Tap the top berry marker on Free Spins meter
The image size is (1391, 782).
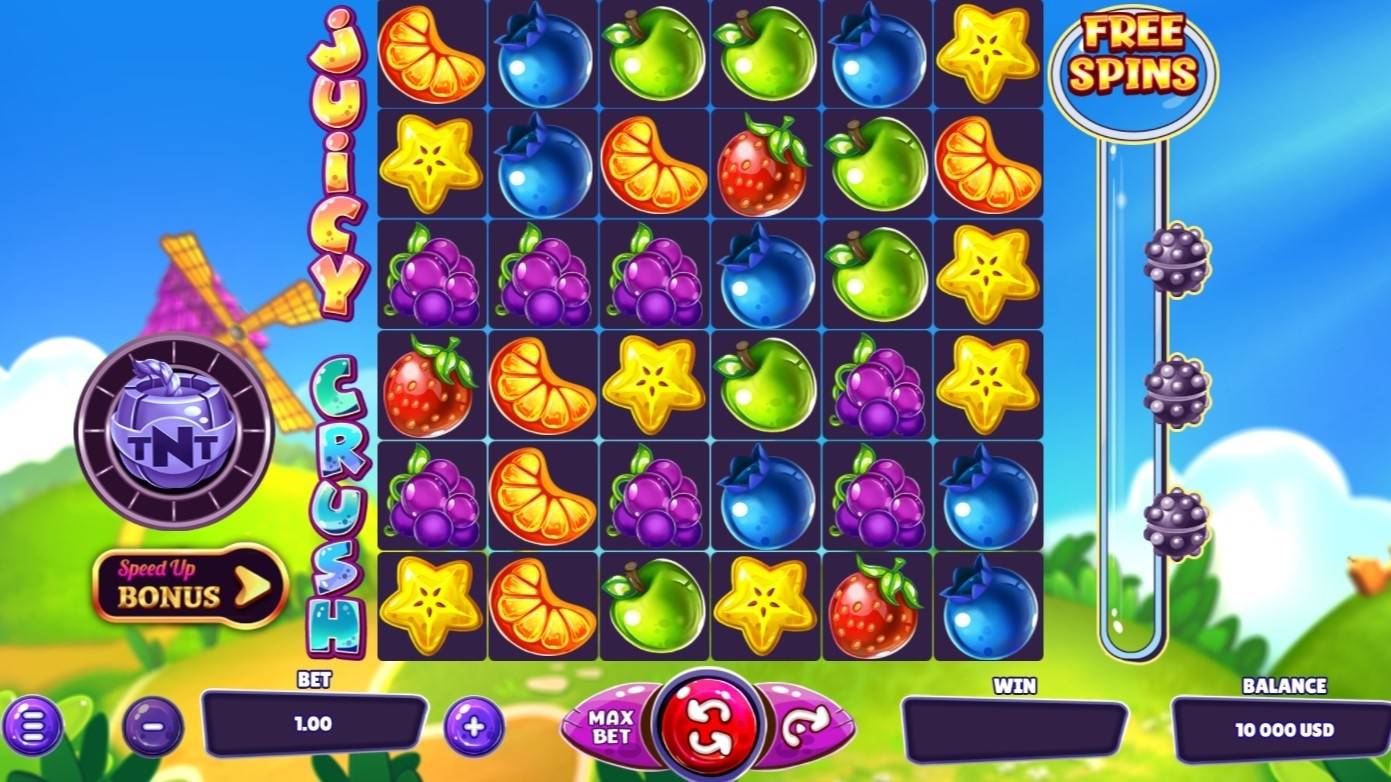pyautogui.click(x=1175, y=262)
